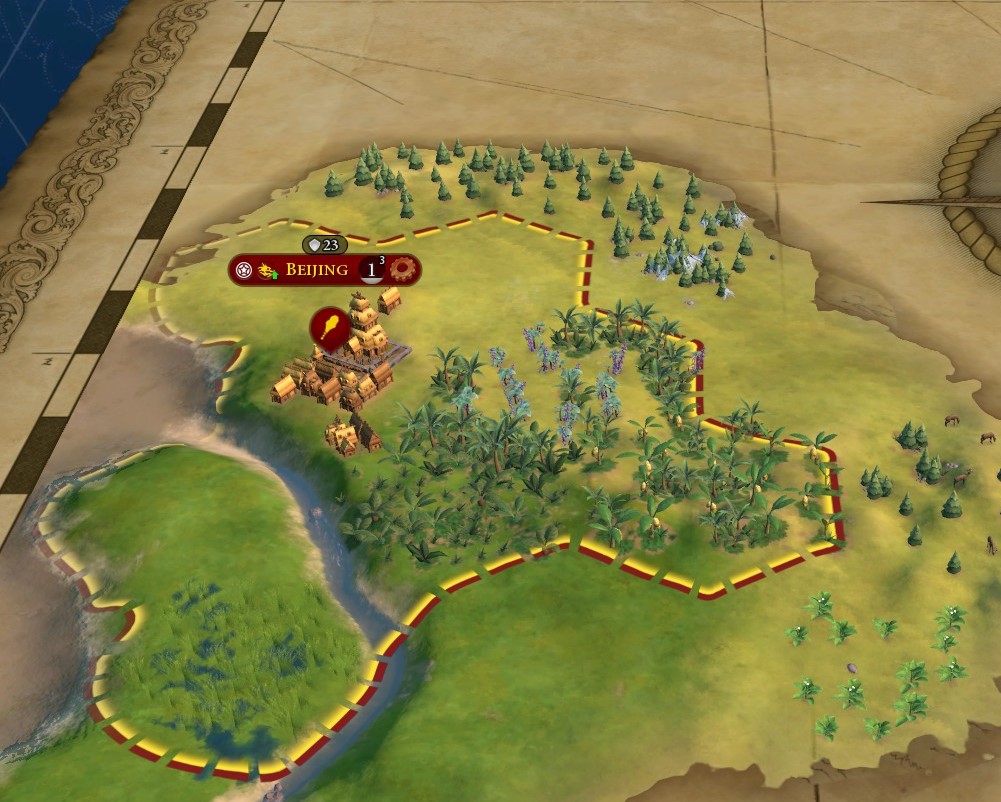This screenshot has height=802, width=1001.
Task: Select the warrior unit club flag
Action: point(330,326)
